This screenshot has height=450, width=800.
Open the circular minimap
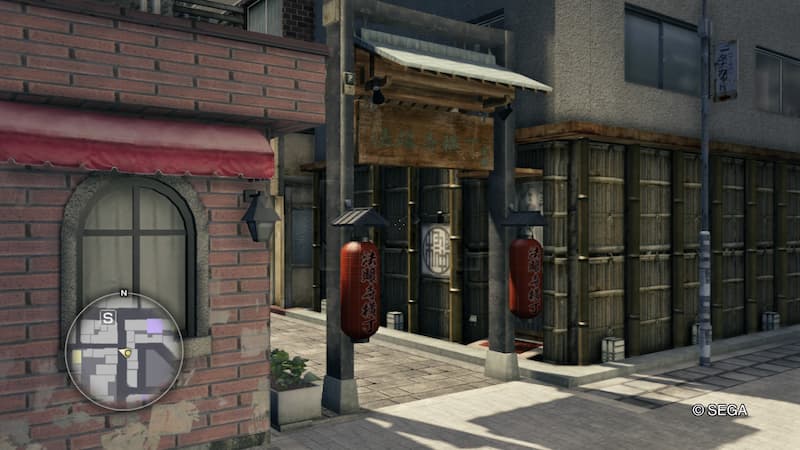coord(124,351)
